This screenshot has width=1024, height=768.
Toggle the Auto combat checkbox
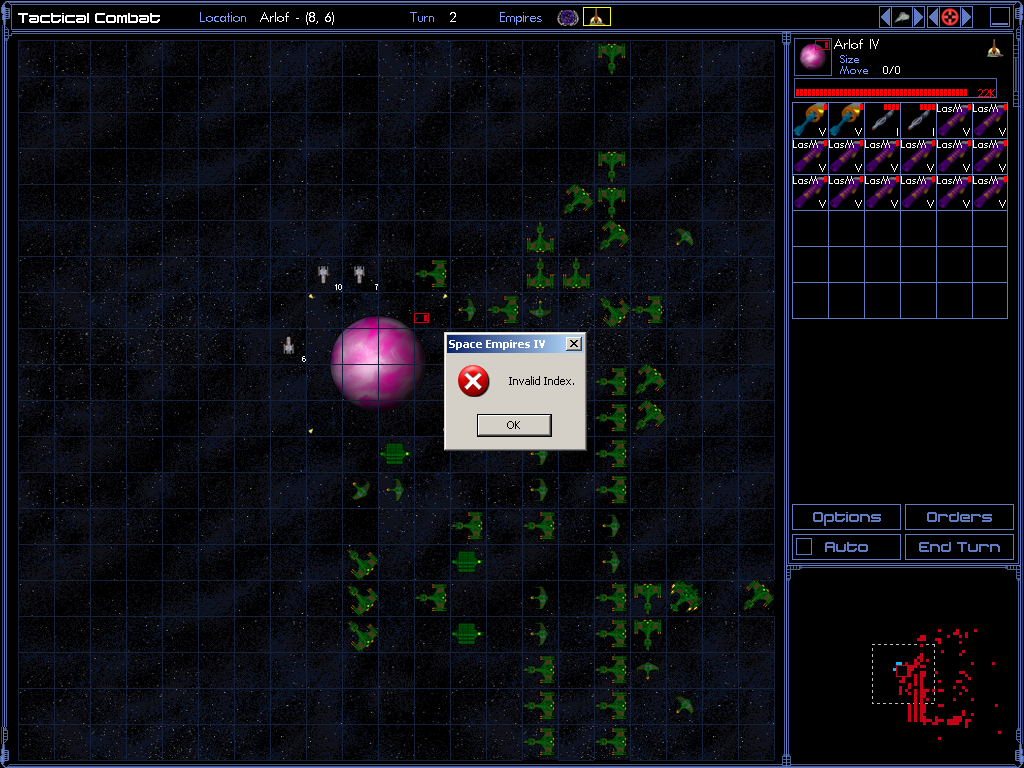pyautogui.click(x=803, y=547)
